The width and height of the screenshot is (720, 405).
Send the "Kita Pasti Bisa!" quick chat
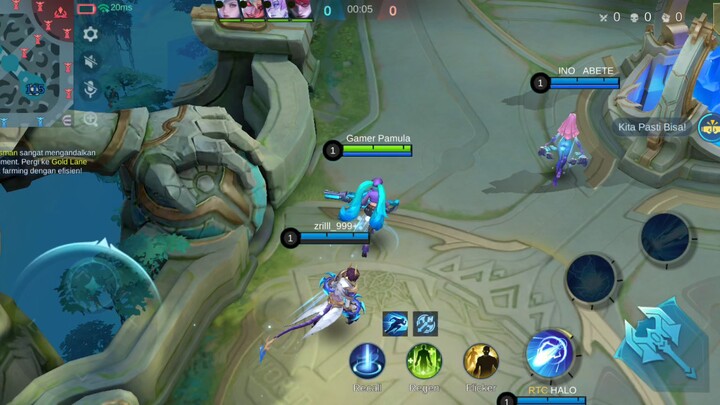tap(652, 127)
